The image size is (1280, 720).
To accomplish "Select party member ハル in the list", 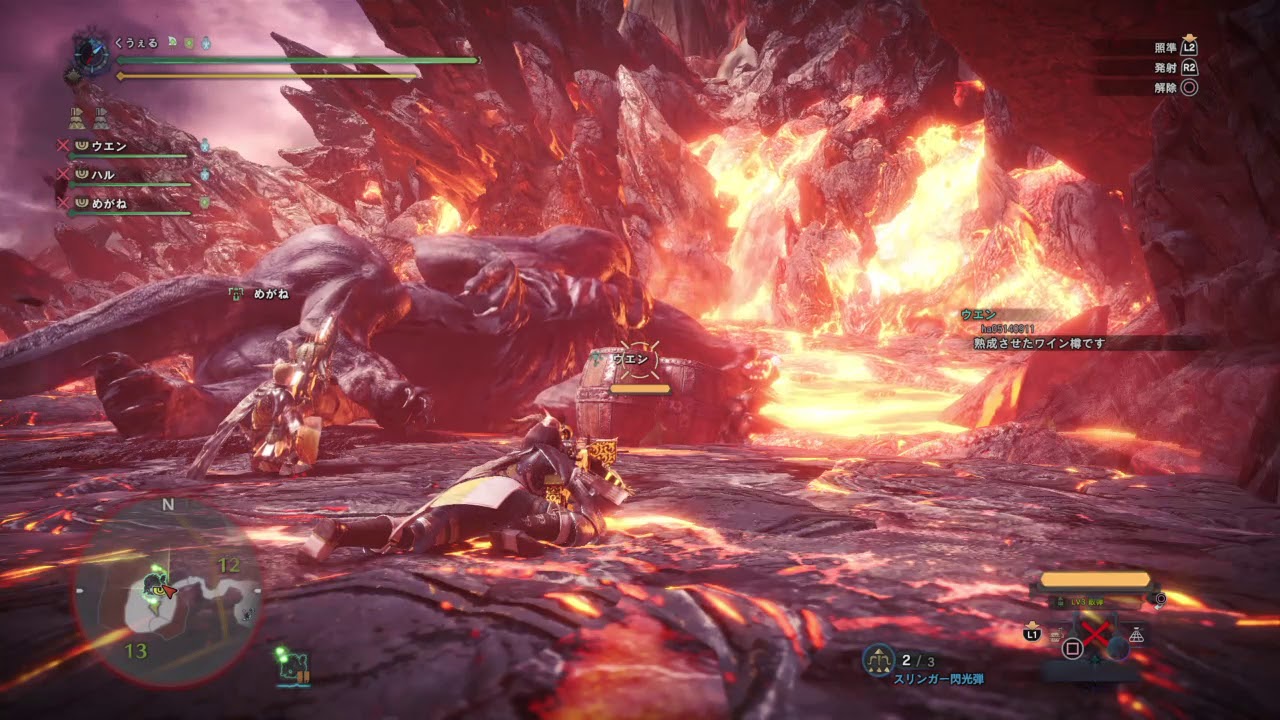I will [x=102, y=175].
